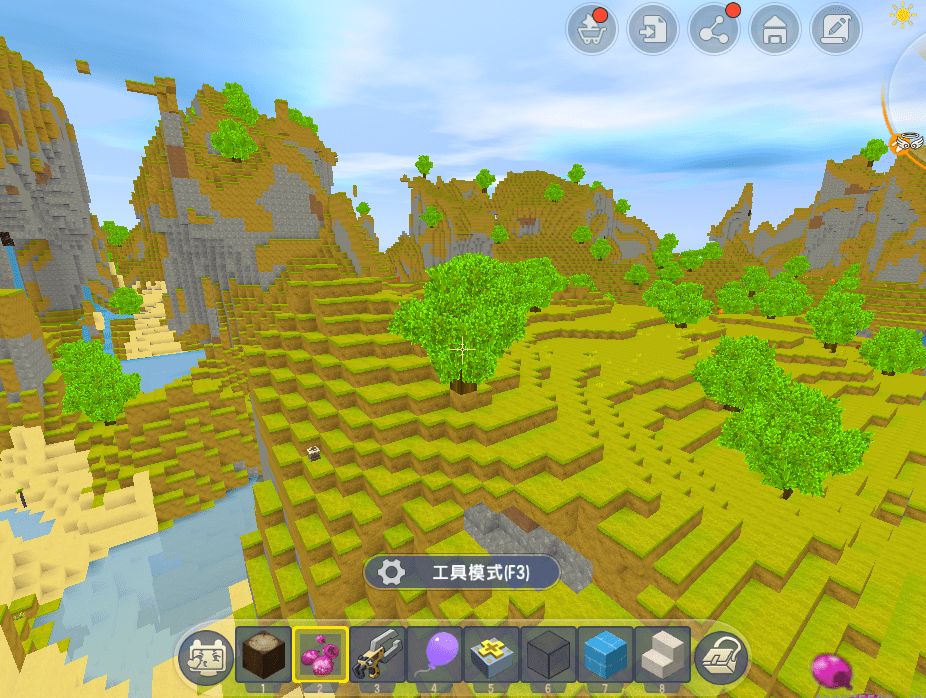Select the pink berries in slot 2
The image size is (926, 698).
click(x=320, y=655)
